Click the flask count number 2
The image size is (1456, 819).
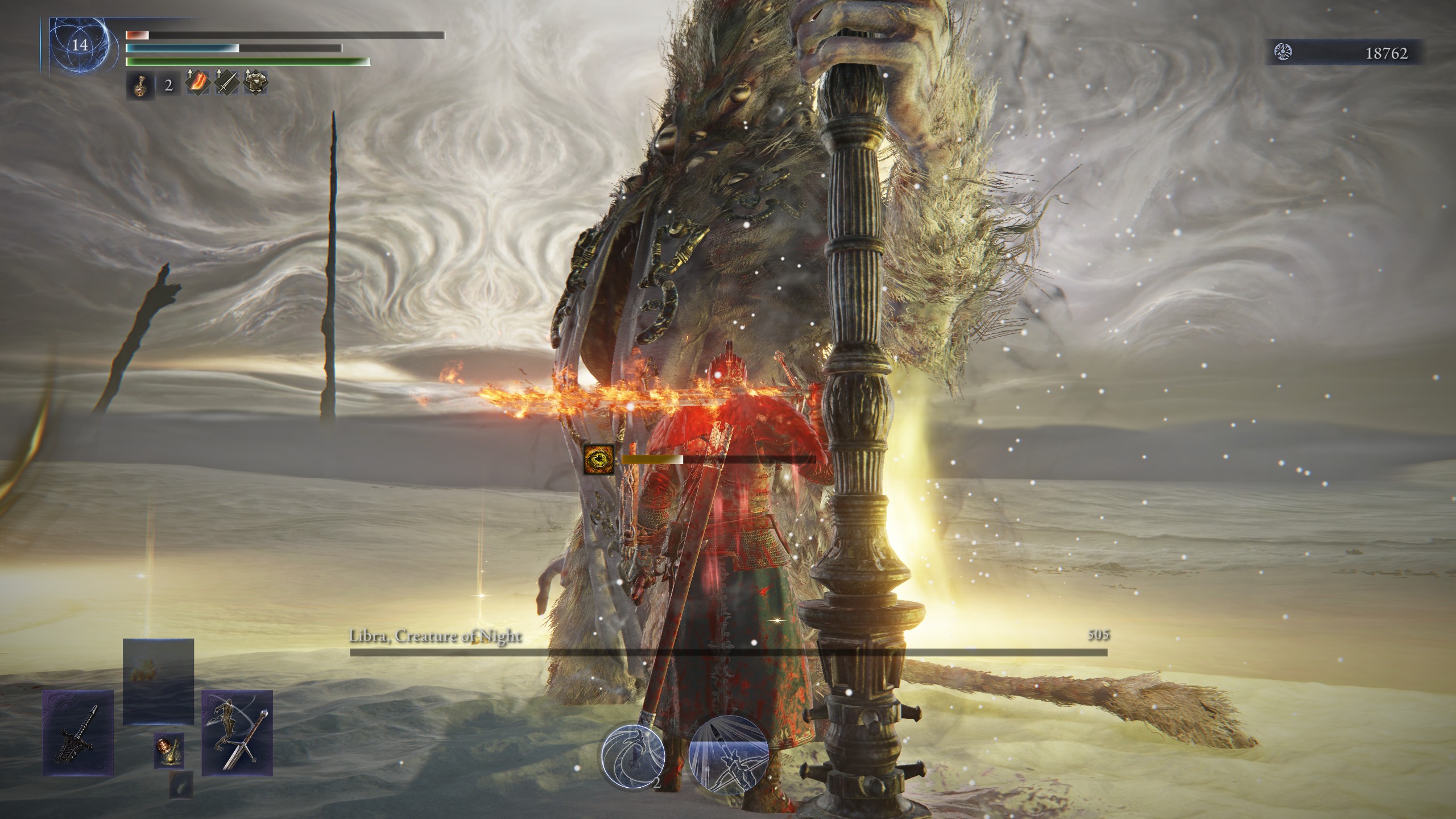point(168,87)
